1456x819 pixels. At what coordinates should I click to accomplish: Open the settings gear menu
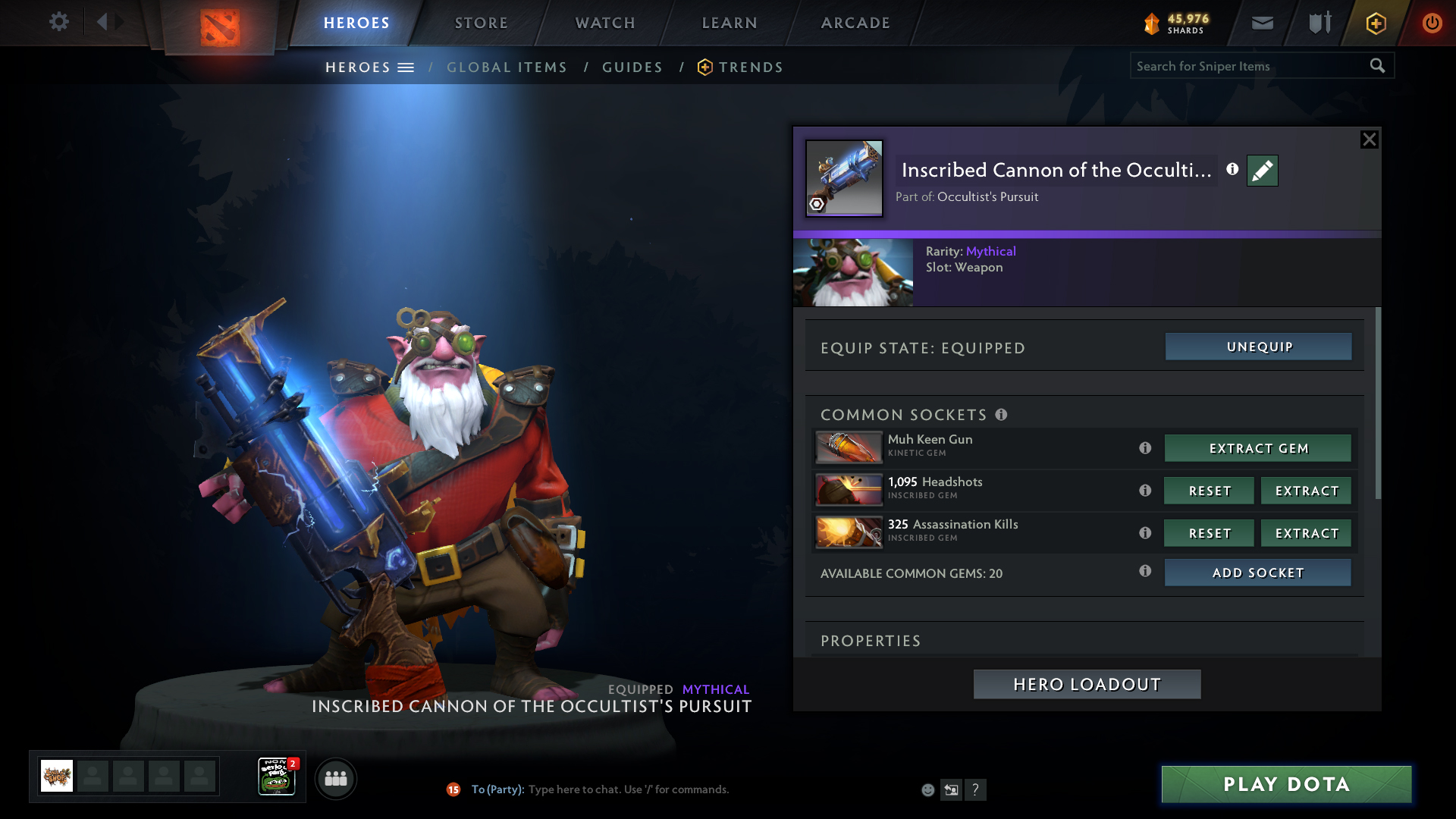click(x=58, y=22)
